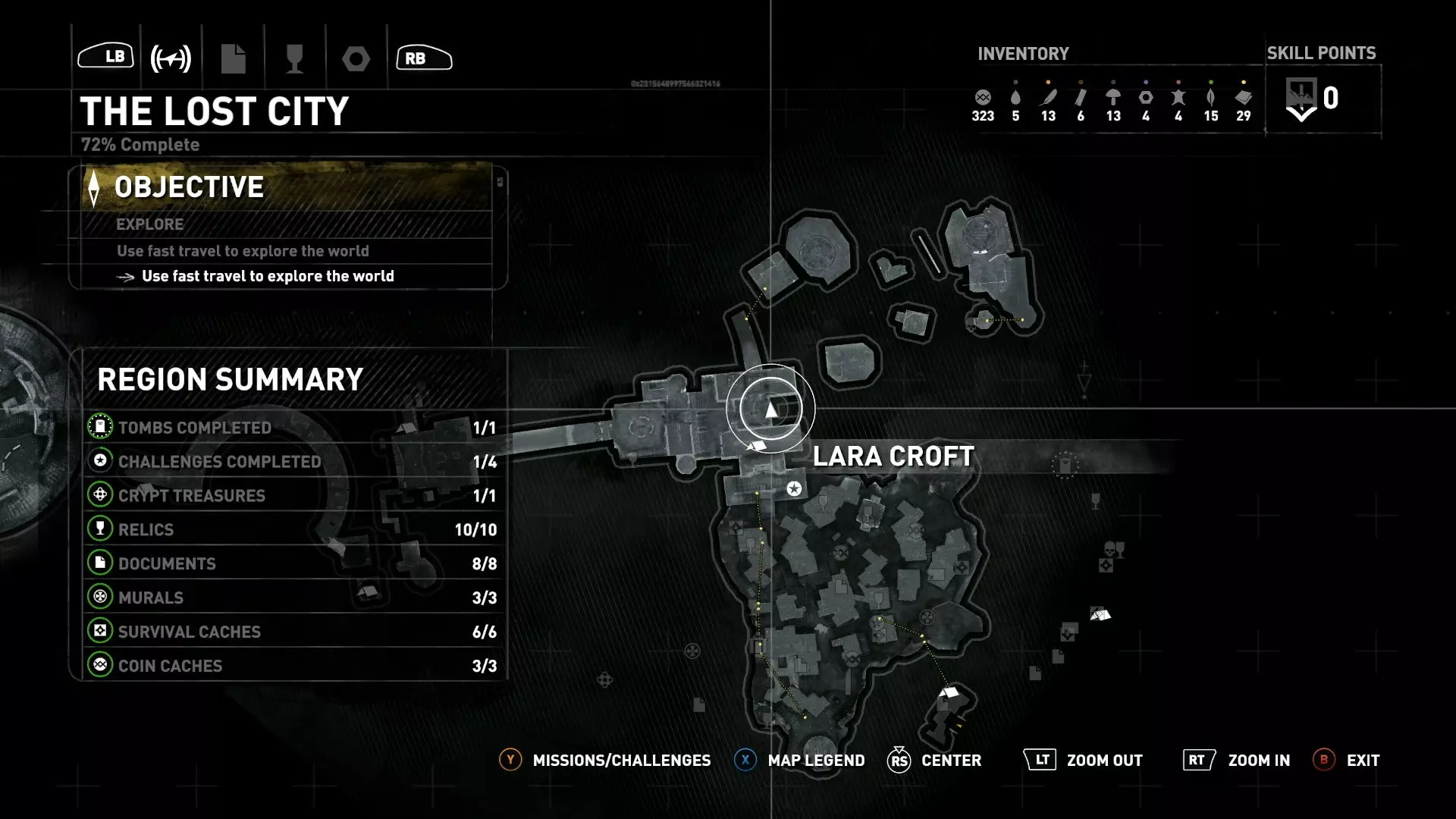Highlight the Crypt Treasures row
Viewport: 1456px width, 819px height.
click(292, 496)
